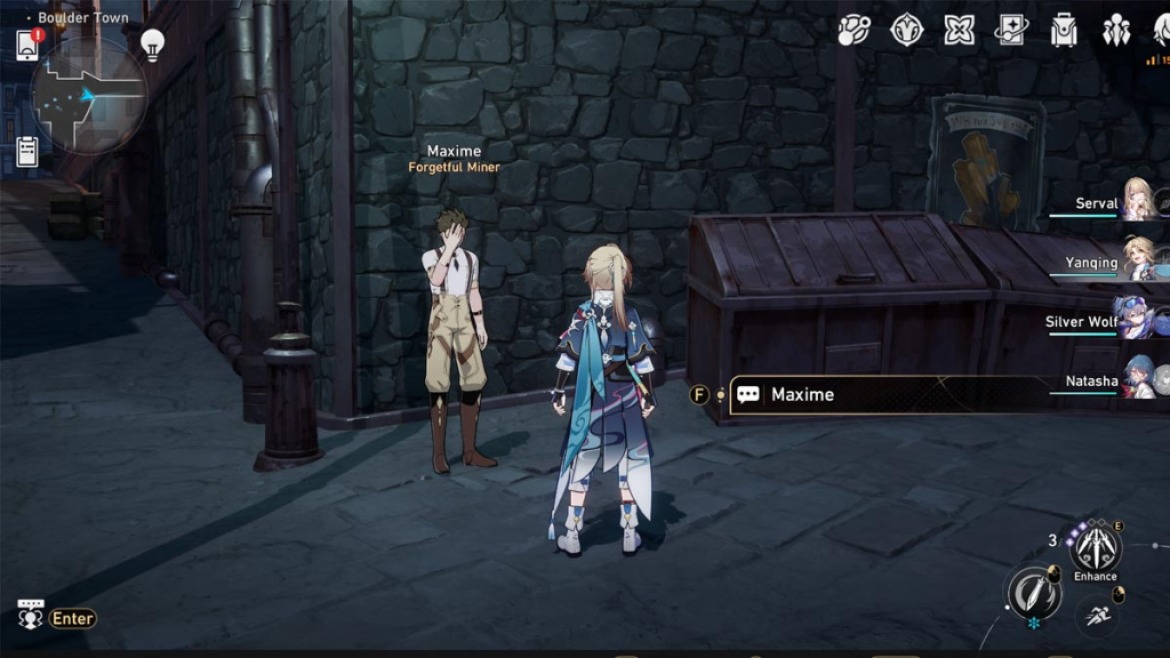Open the four-petal flower icon
Viewport: 1170px width, 658px height.
959,31
